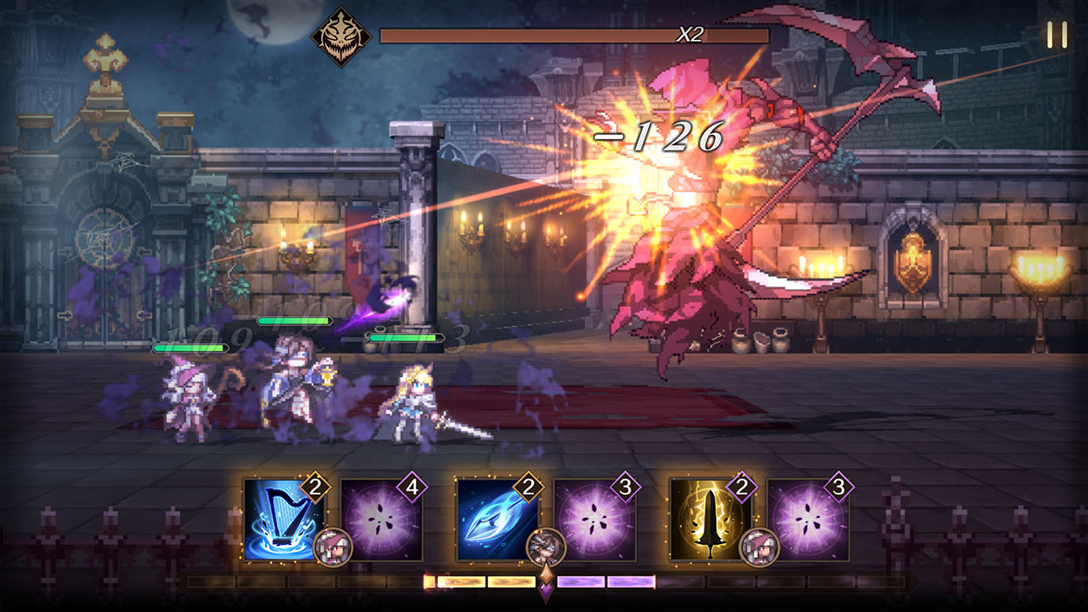Select the purple orb card costing 4
1088x612 pixels.
(381, 520)
